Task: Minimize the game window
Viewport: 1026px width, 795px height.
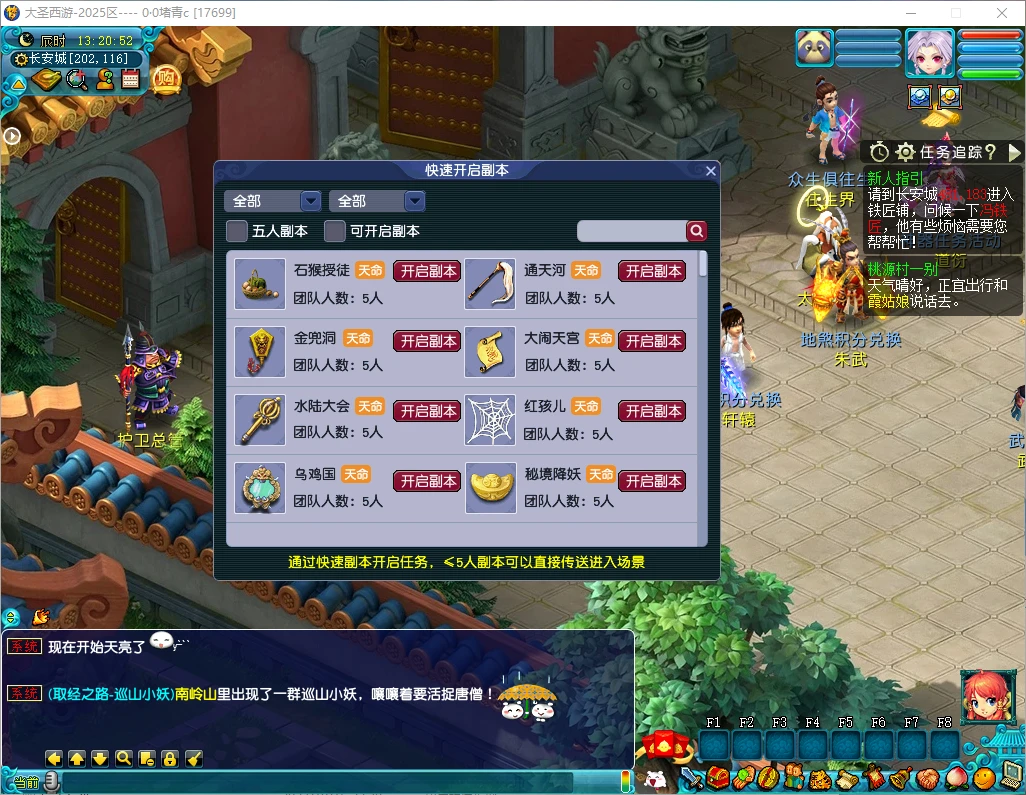Action: (x=909, y=13)
